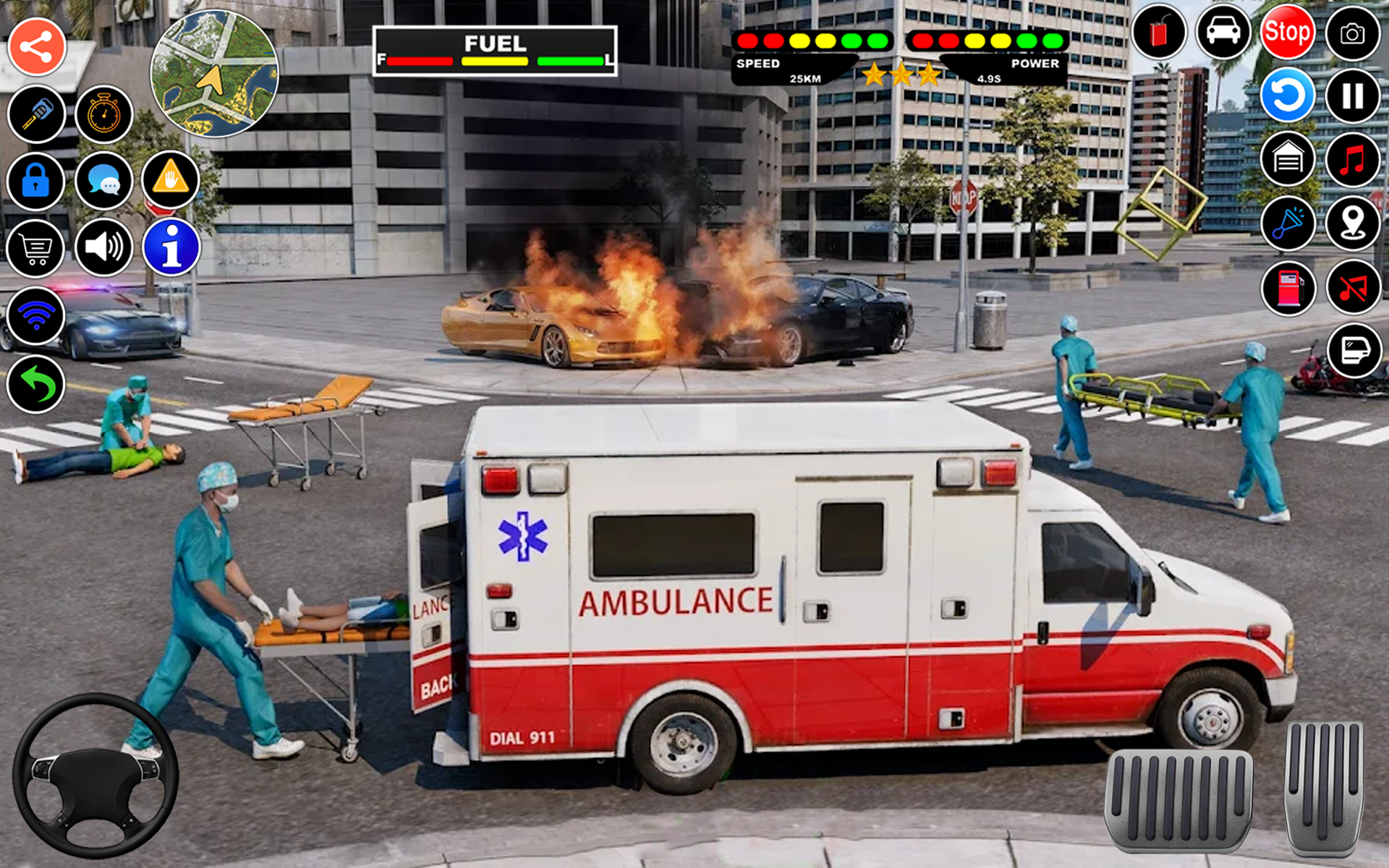Open the stopwatch timer icon

(x=103, y=114)
